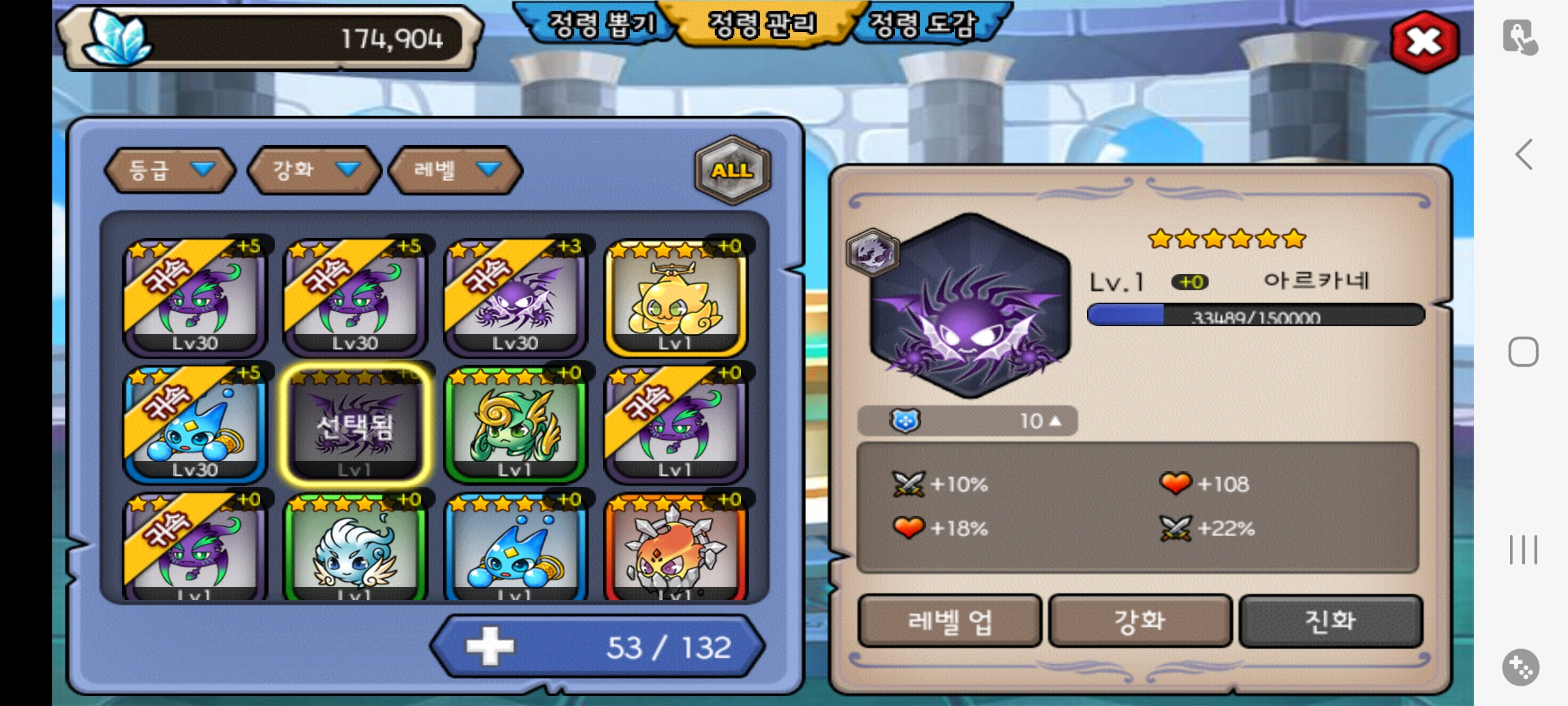Close the spirit management screen
This screenshot has width=1568, height=706.
point(1424,42)
